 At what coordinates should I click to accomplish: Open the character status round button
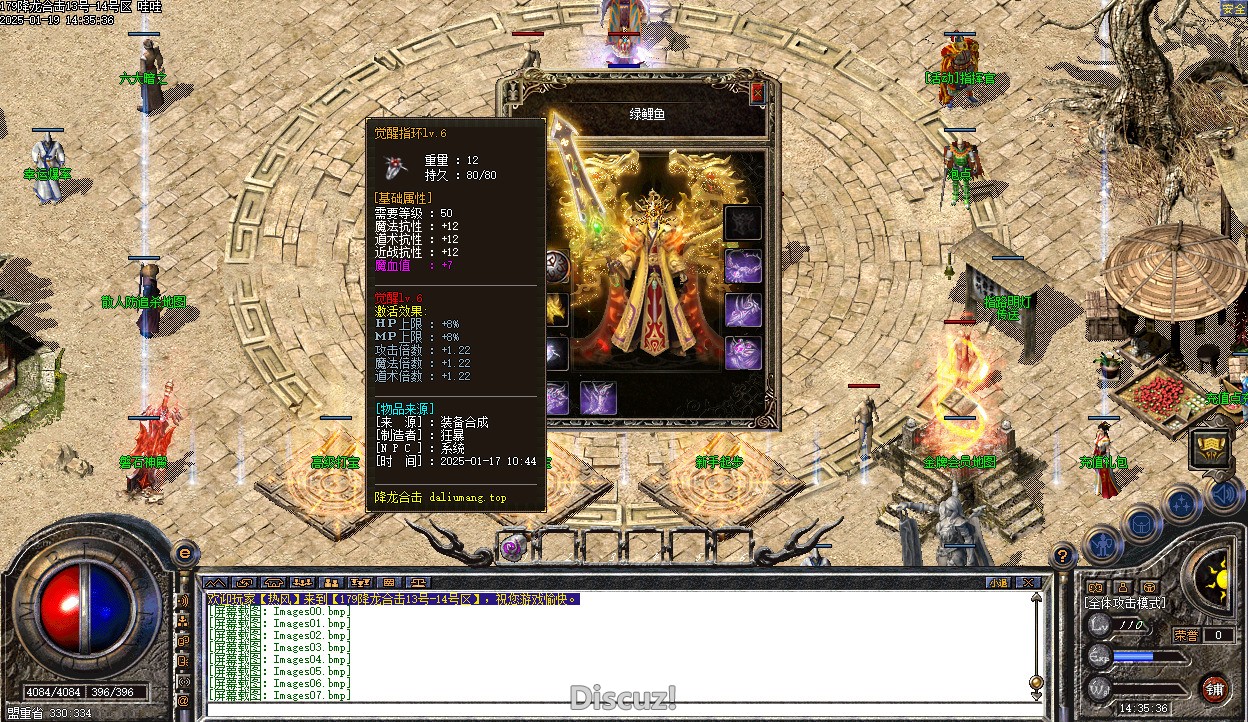(1102, 545)
